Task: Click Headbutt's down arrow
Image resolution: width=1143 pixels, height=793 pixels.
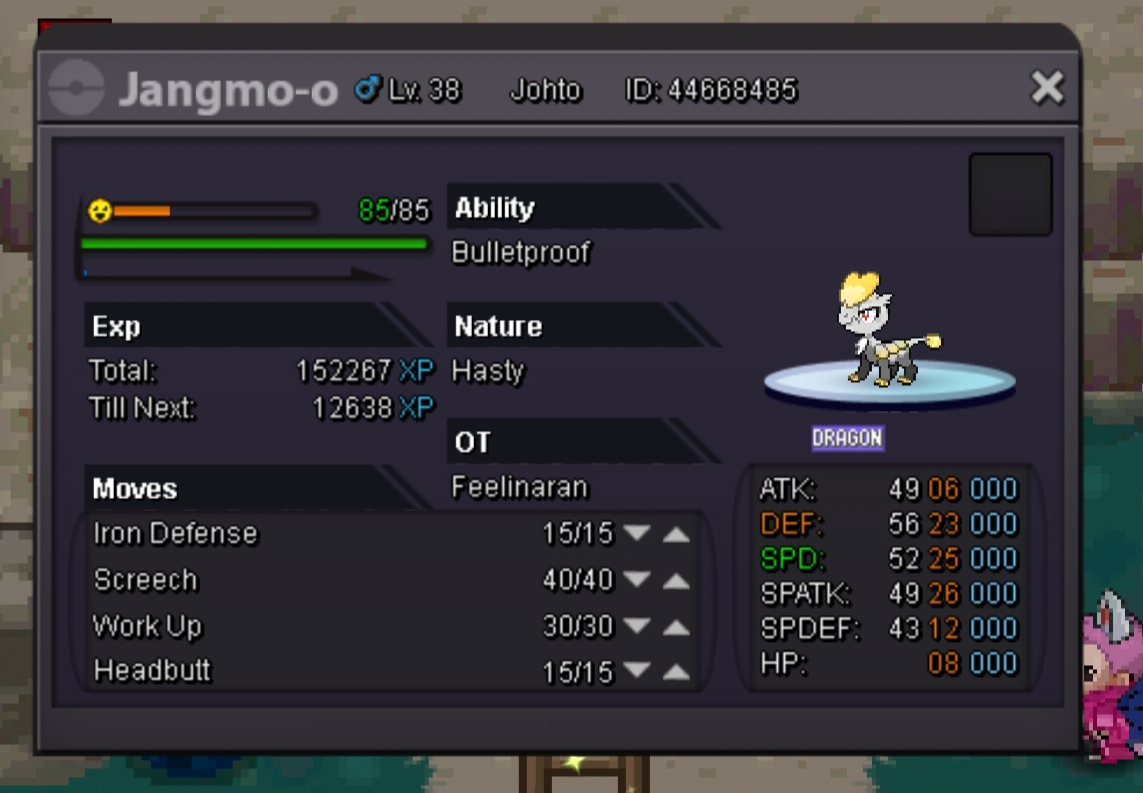Action: 637,671
